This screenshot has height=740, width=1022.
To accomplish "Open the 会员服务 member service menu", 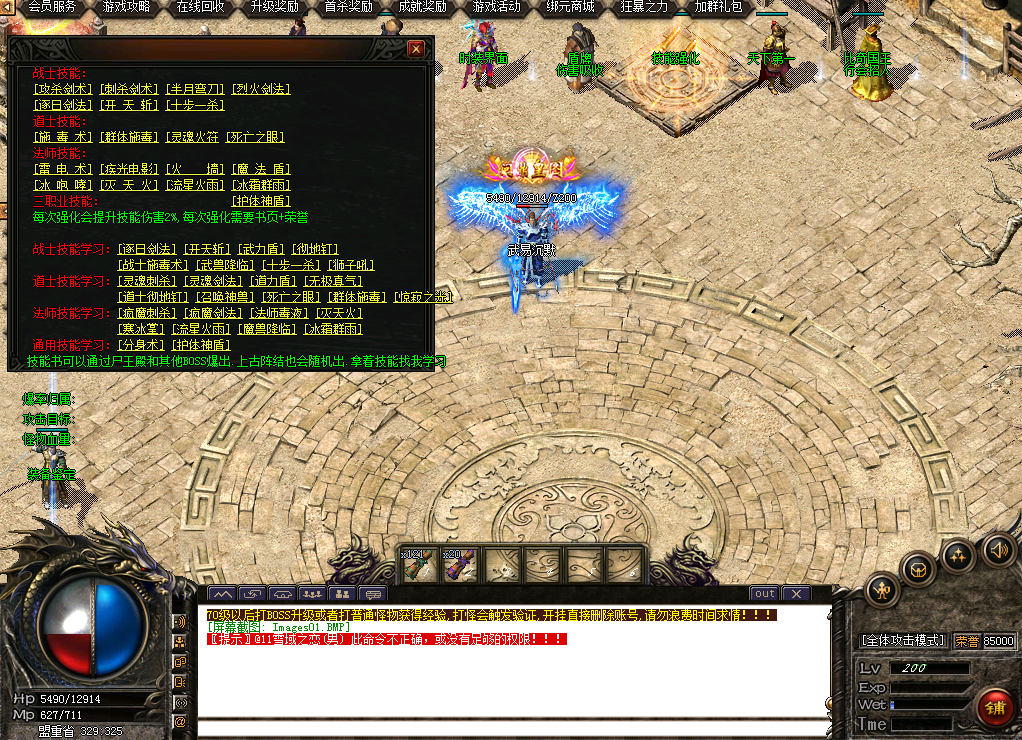I will [x=52, y=7].
